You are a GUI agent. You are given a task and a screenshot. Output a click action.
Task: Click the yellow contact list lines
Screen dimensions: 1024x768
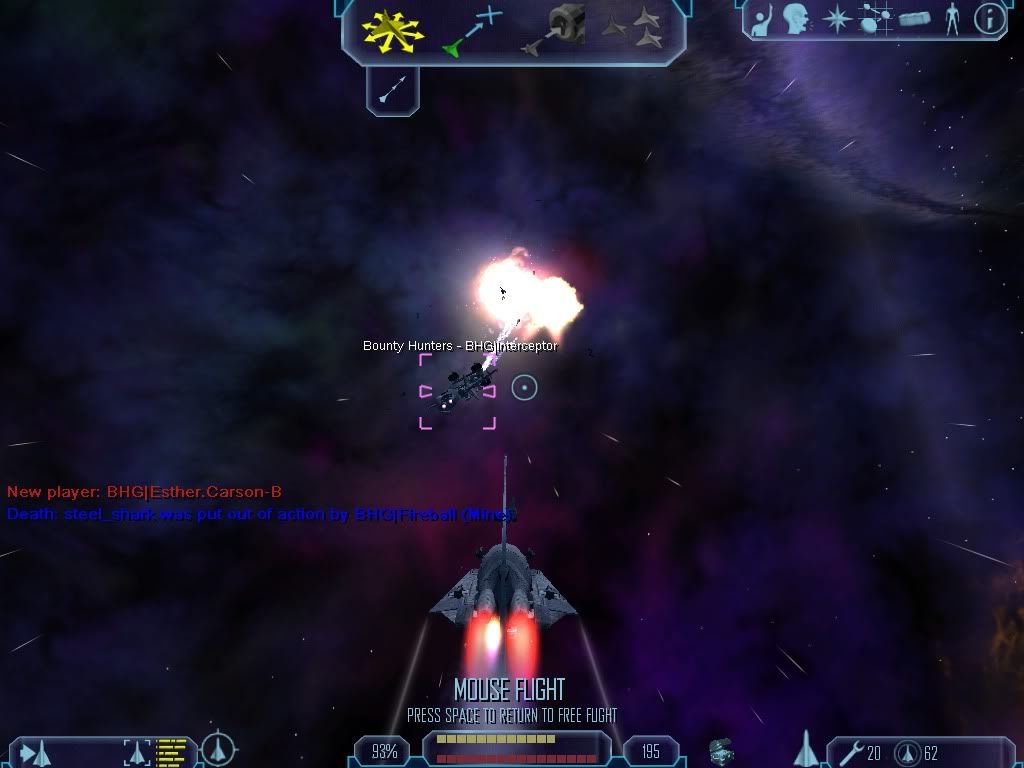[172, 752]
